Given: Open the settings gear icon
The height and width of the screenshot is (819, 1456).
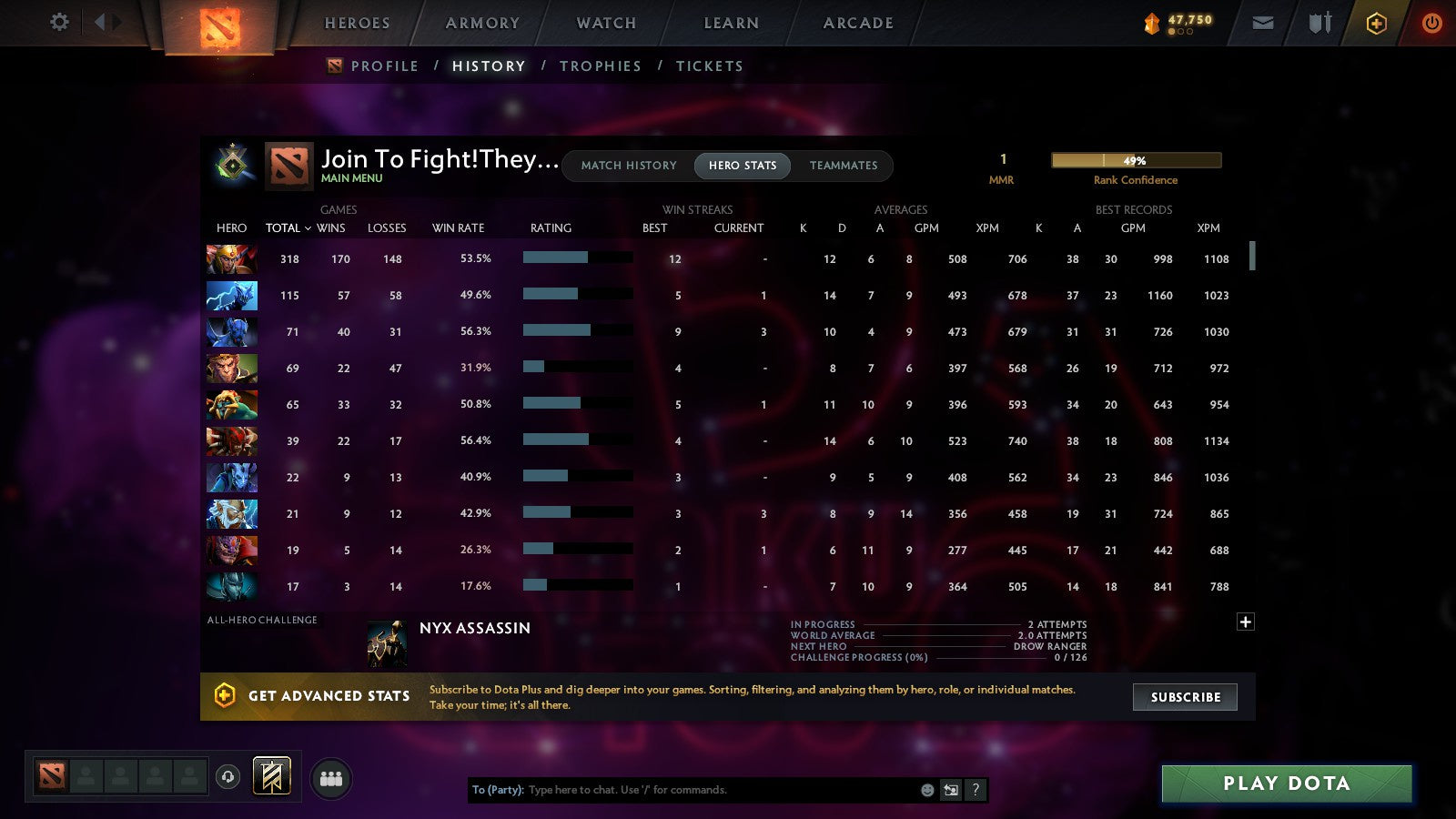Looking at the screenshot, I should [58, 23].
